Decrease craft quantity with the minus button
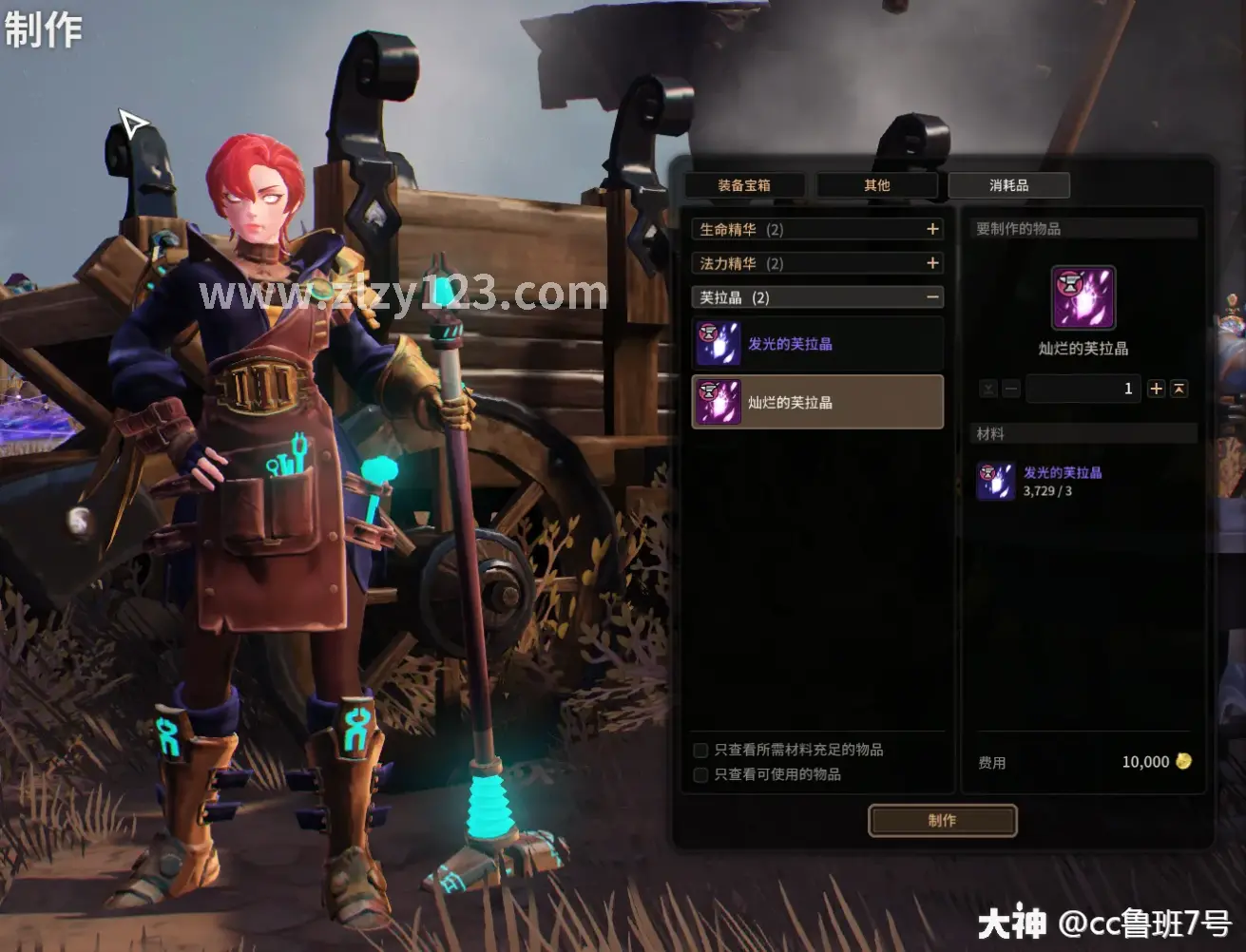 1011,389
